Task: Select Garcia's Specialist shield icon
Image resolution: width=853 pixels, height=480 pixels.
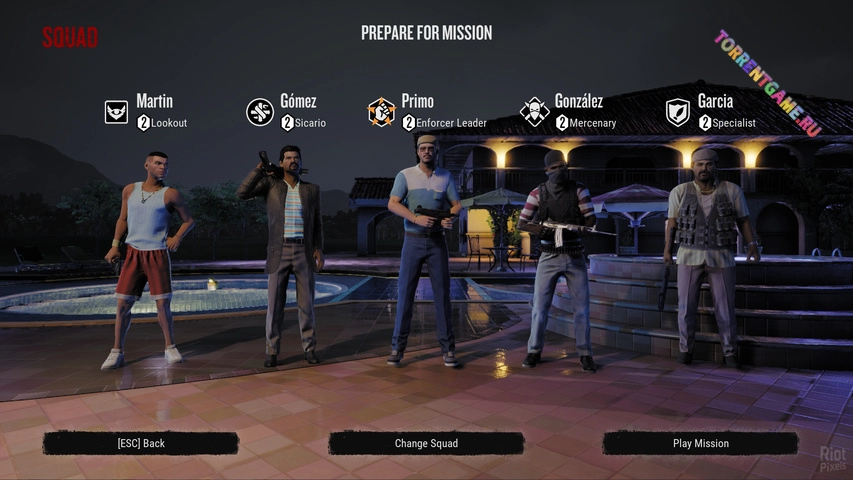Action: (679, 112)
